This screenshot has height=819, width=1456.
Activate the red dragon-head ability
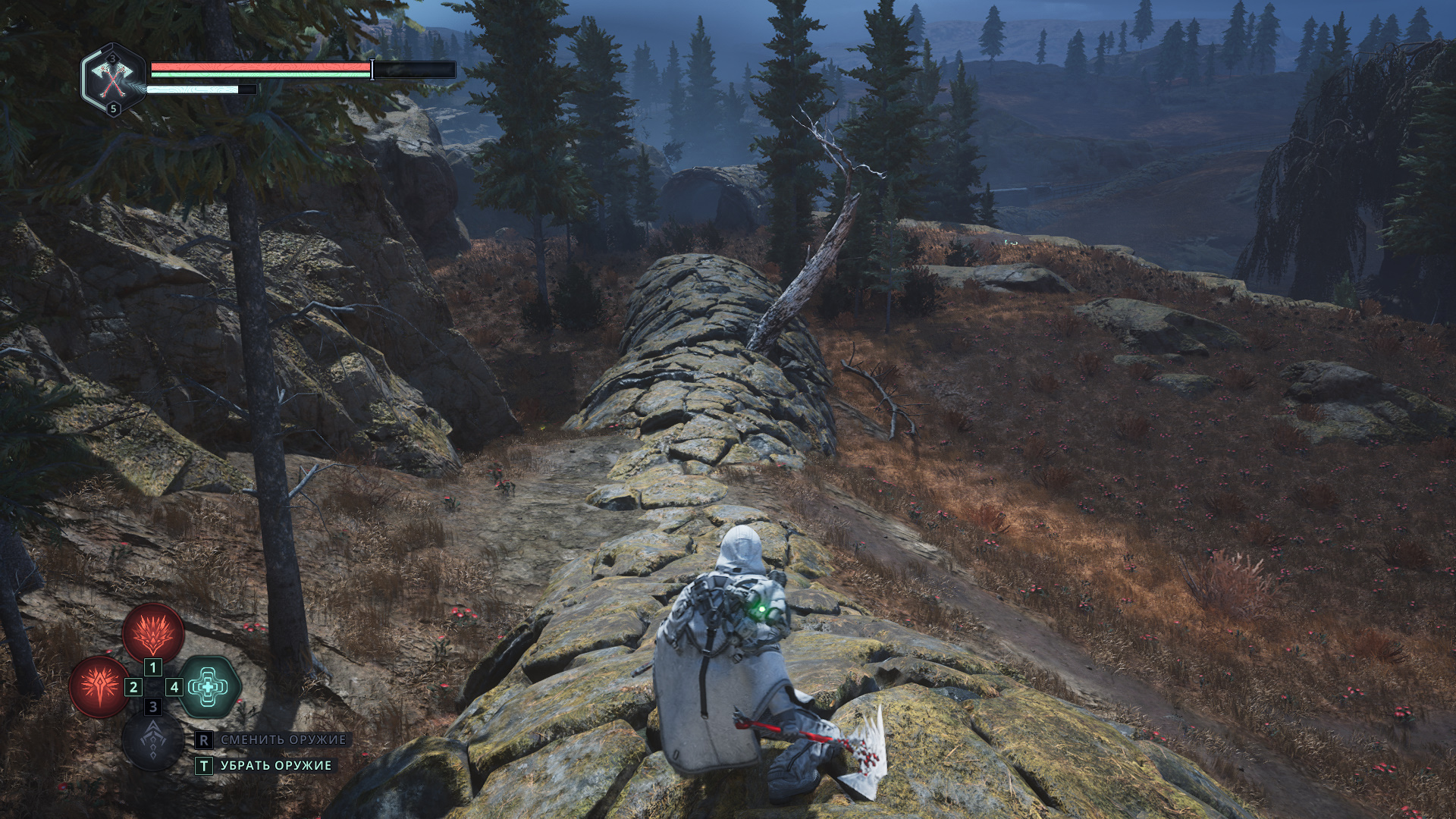[153, 632]
